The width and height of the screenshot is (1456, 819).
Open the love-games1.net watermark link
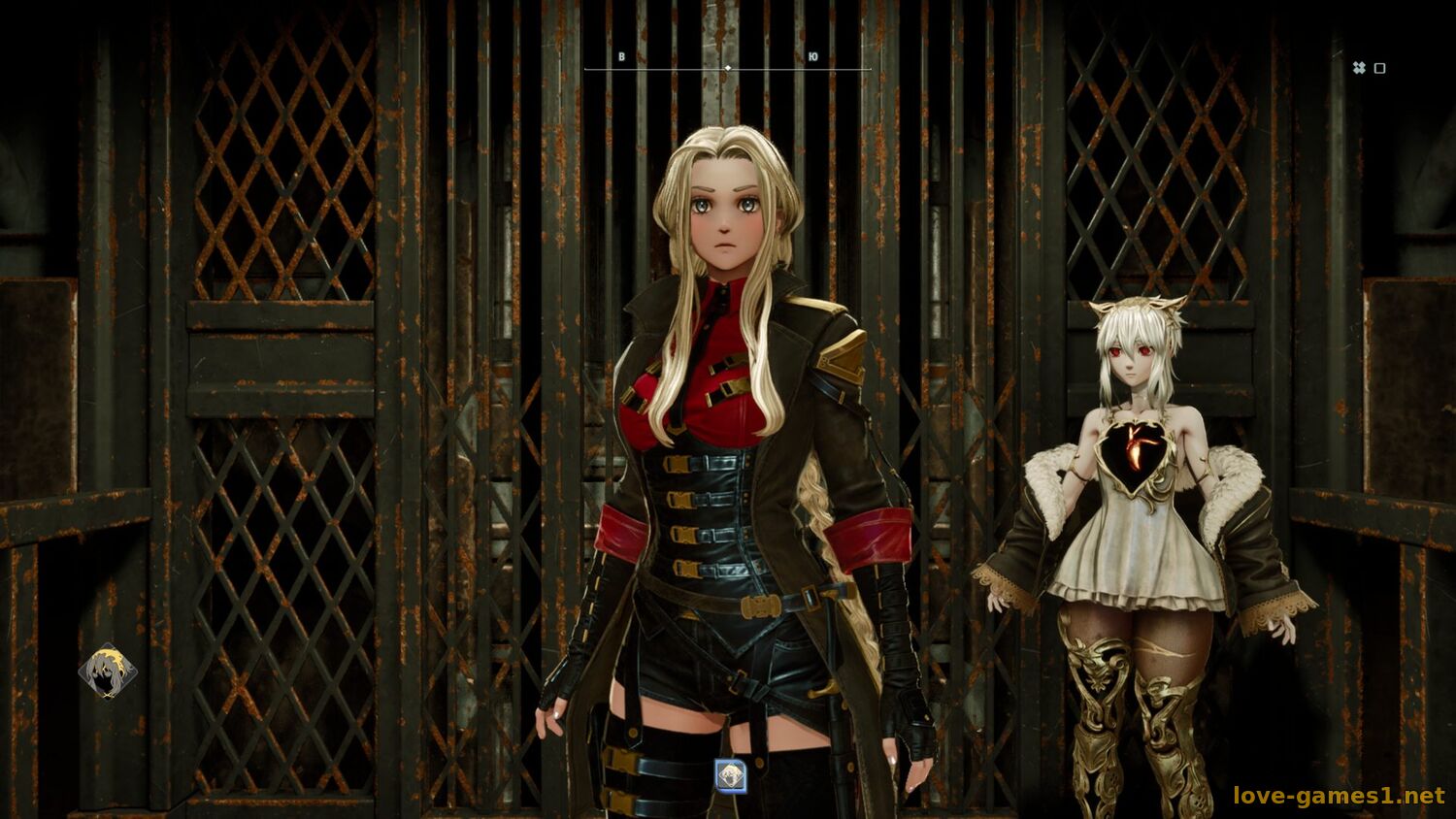click(x=1339, y=797)
